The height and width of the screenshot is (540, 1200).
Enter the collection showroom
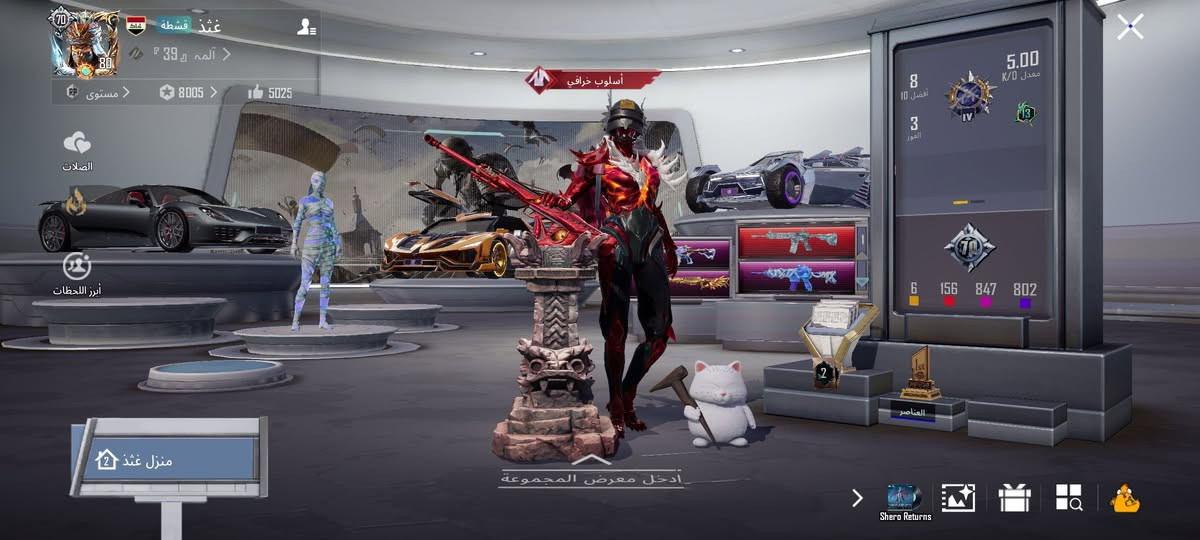click(x=591, y=473)
